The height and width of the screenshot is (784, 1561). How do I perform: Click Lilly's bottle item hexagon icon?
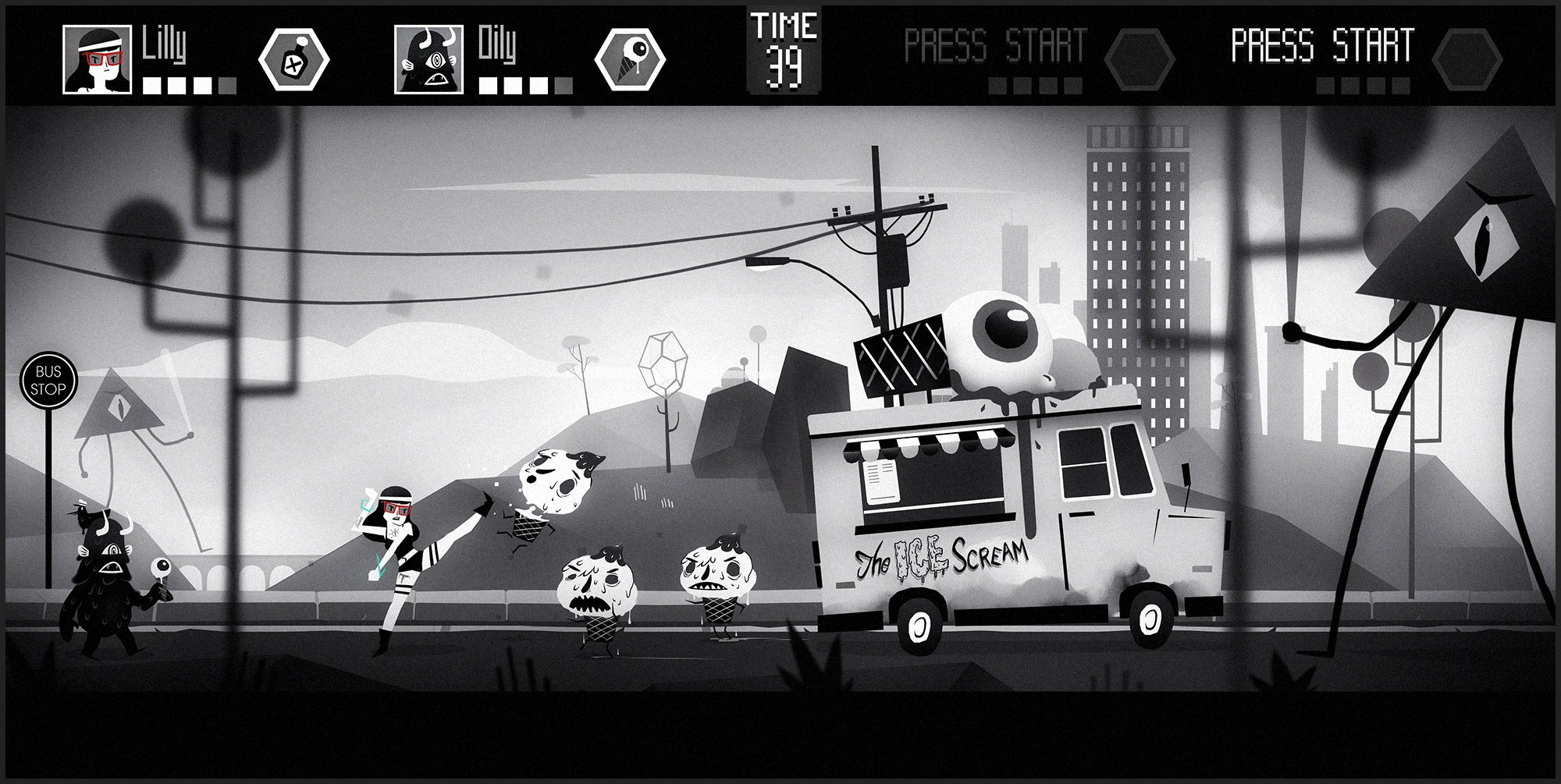tap(293, 59)
